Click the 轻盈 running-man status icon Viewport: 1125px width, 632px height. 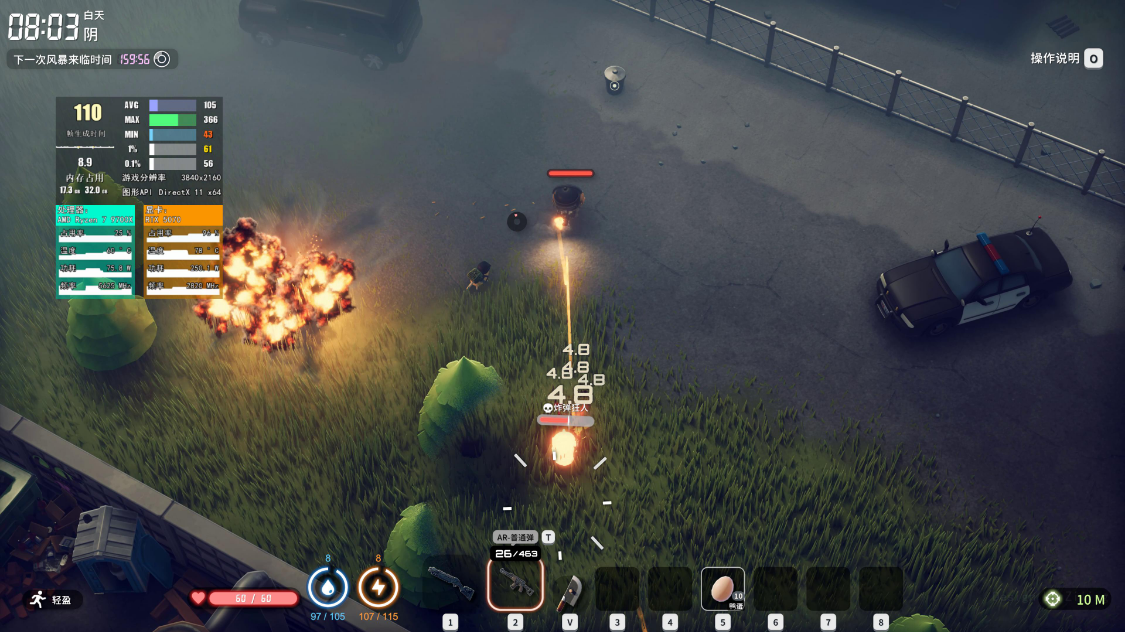[x=39, y=599]
